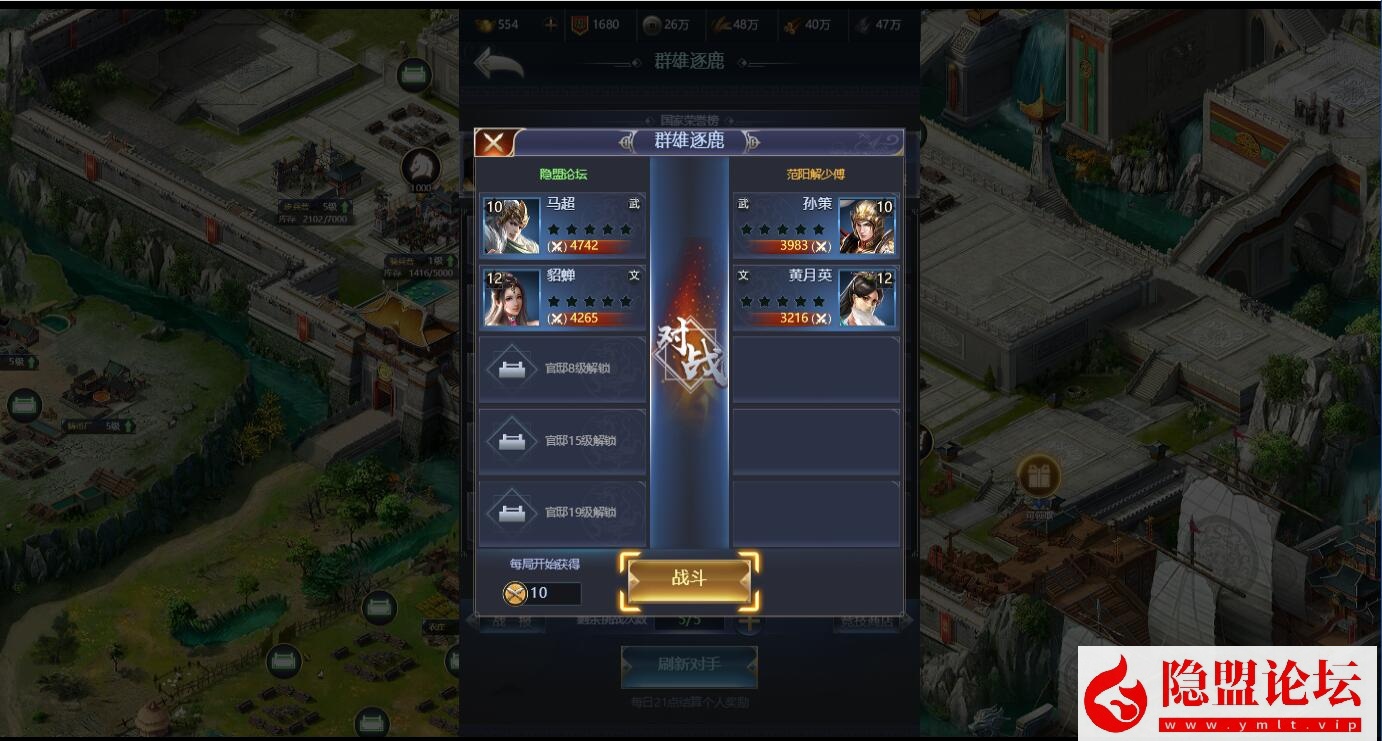This screenshot has height=741, width=1382.
Task: Deselect 孙策 using the X next to 3983
Action: coord(824,245)
